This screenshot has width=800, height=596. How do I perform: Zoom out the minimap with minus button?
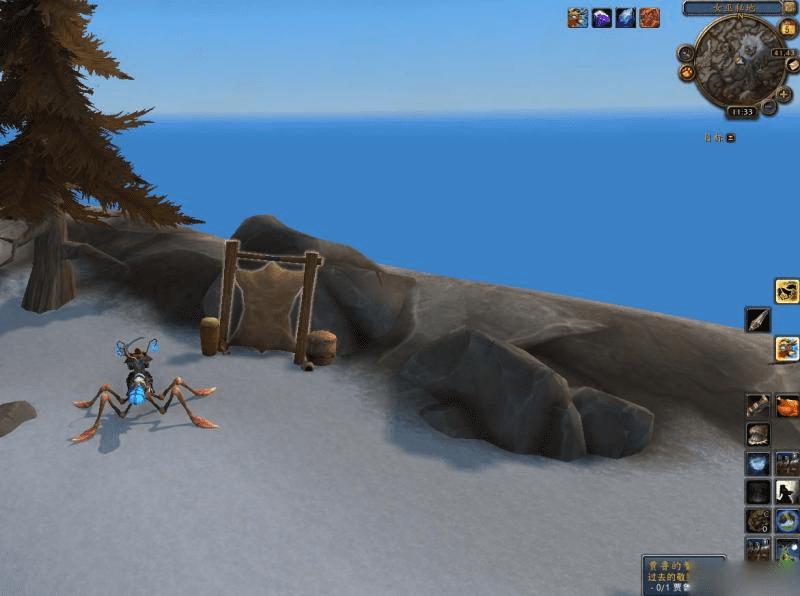point(768,107)
